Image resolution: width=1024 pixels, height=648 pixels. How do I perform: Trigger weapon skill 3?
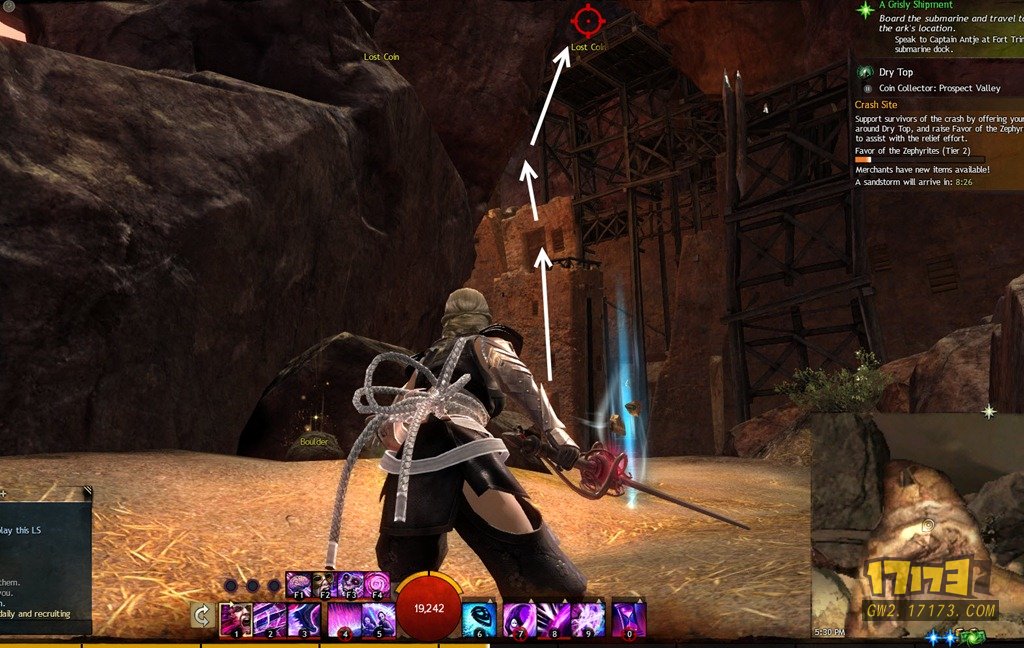tap(304, 619)
